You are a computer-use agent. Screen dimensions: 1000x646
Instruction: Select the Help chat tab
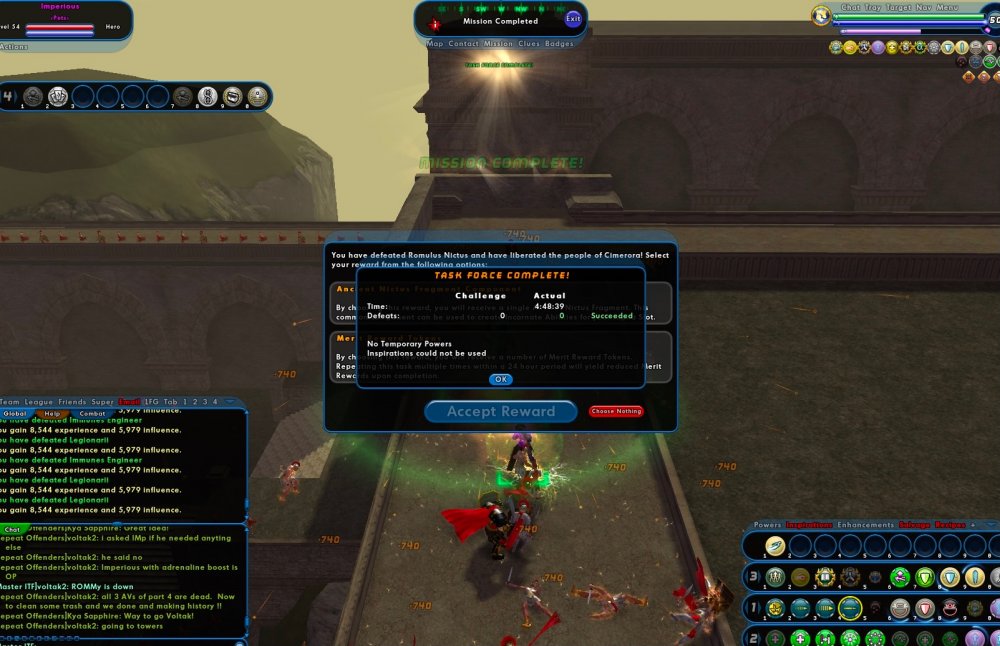pos(52,413)
